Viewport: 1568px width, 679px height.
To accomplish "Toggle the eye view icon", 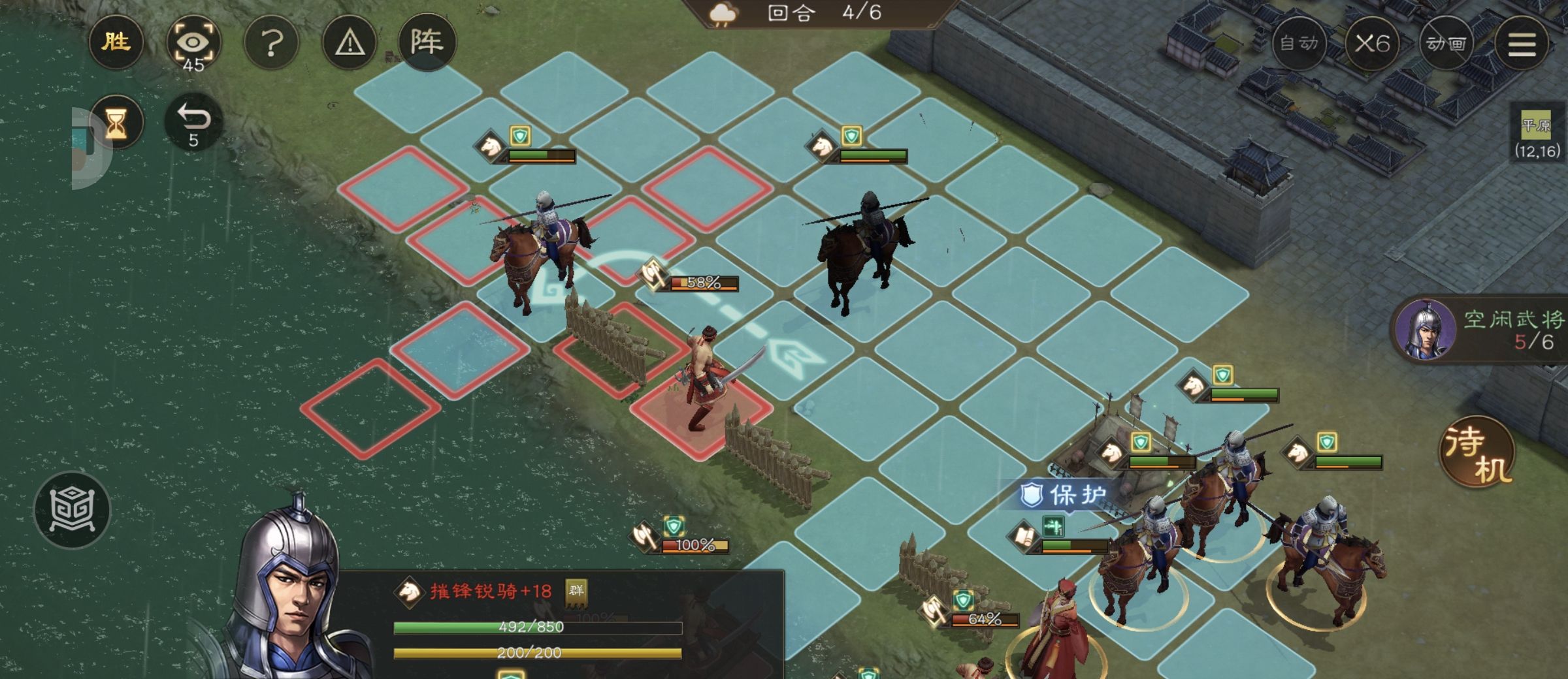I will [193, 44].
